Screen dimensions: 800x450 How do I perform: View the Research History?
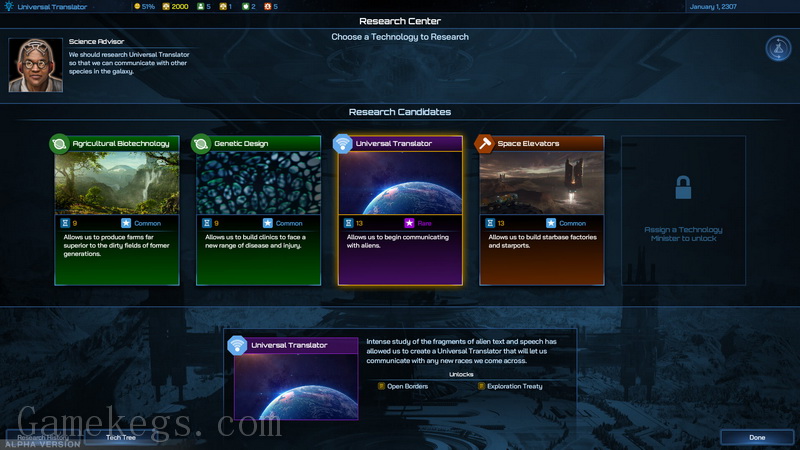pyautogui.click(x=40, y=437)
